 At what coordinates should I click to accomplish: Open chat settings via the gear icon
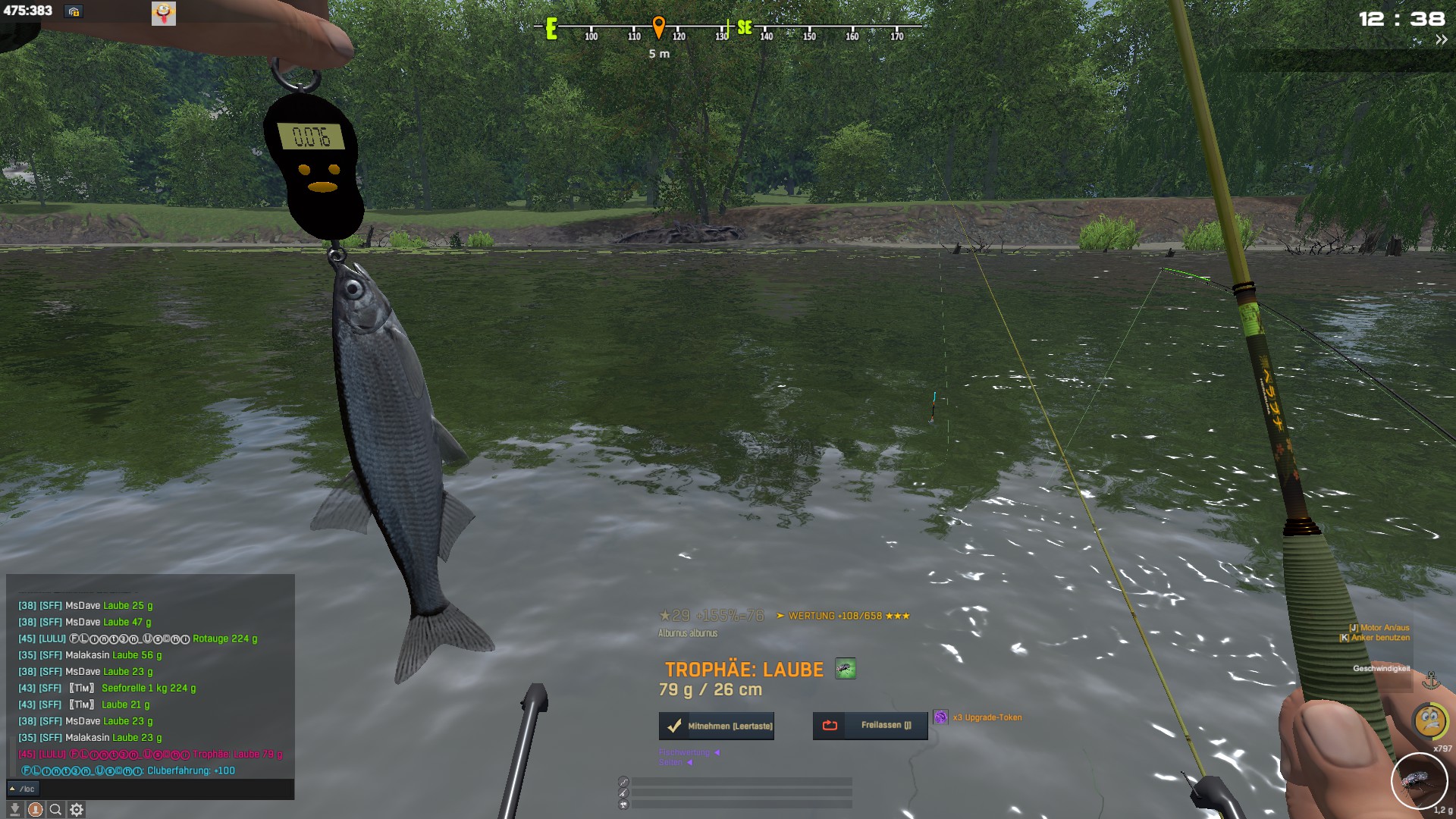[x=77, y=810]
